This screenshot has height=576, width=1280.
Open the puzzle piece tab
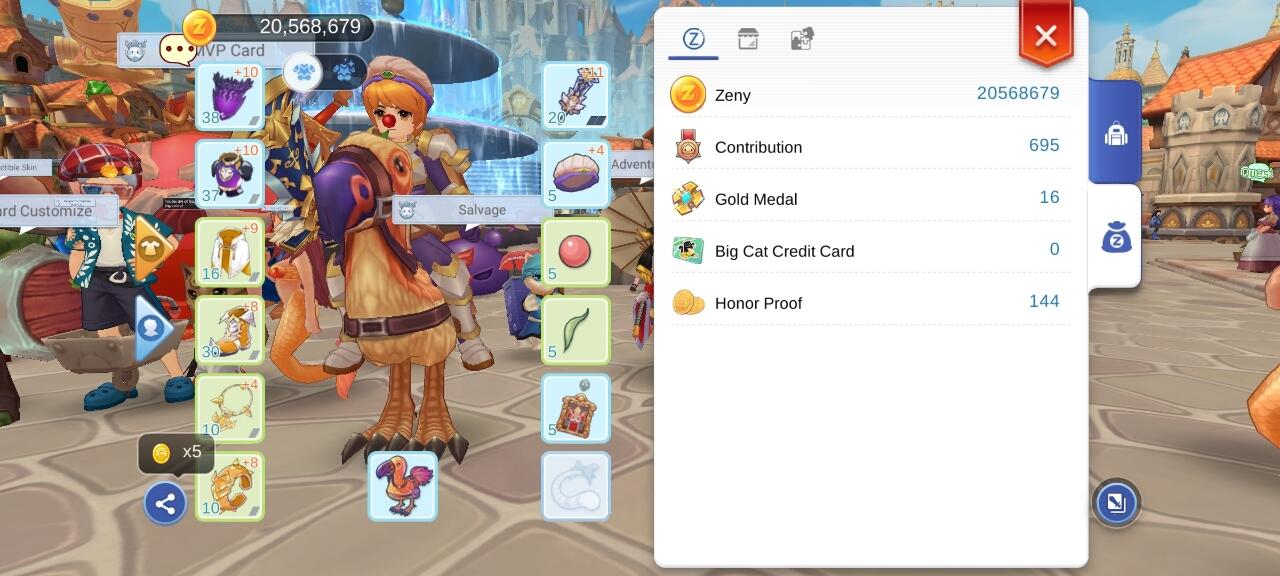click(802, 39)
